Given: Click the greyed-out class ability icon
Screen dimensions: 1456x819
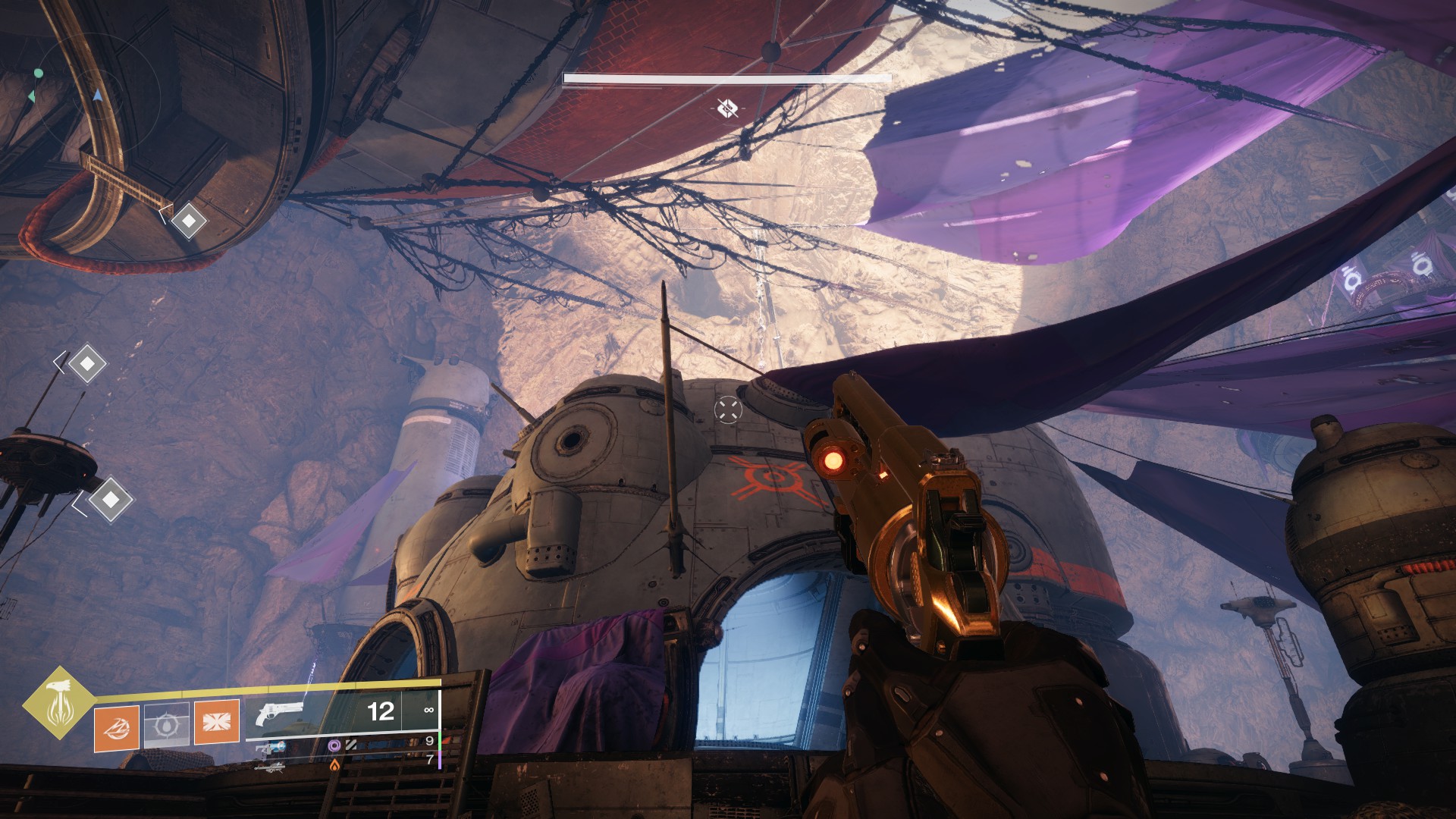Looking at the screenshot, I should pyautogui.click(x=166, y=725).
